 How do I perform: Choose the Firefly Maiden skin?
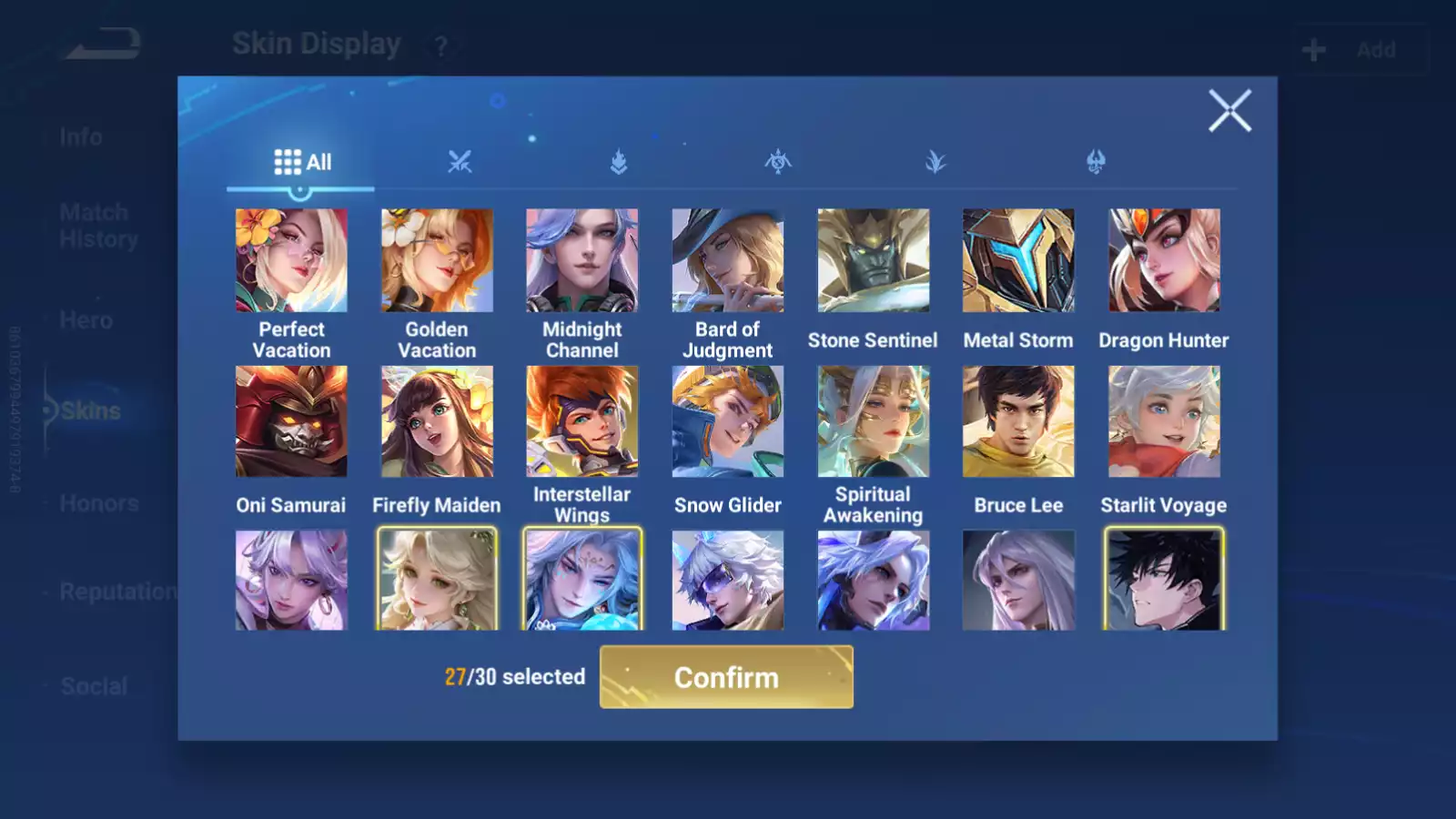coord(437,421)
